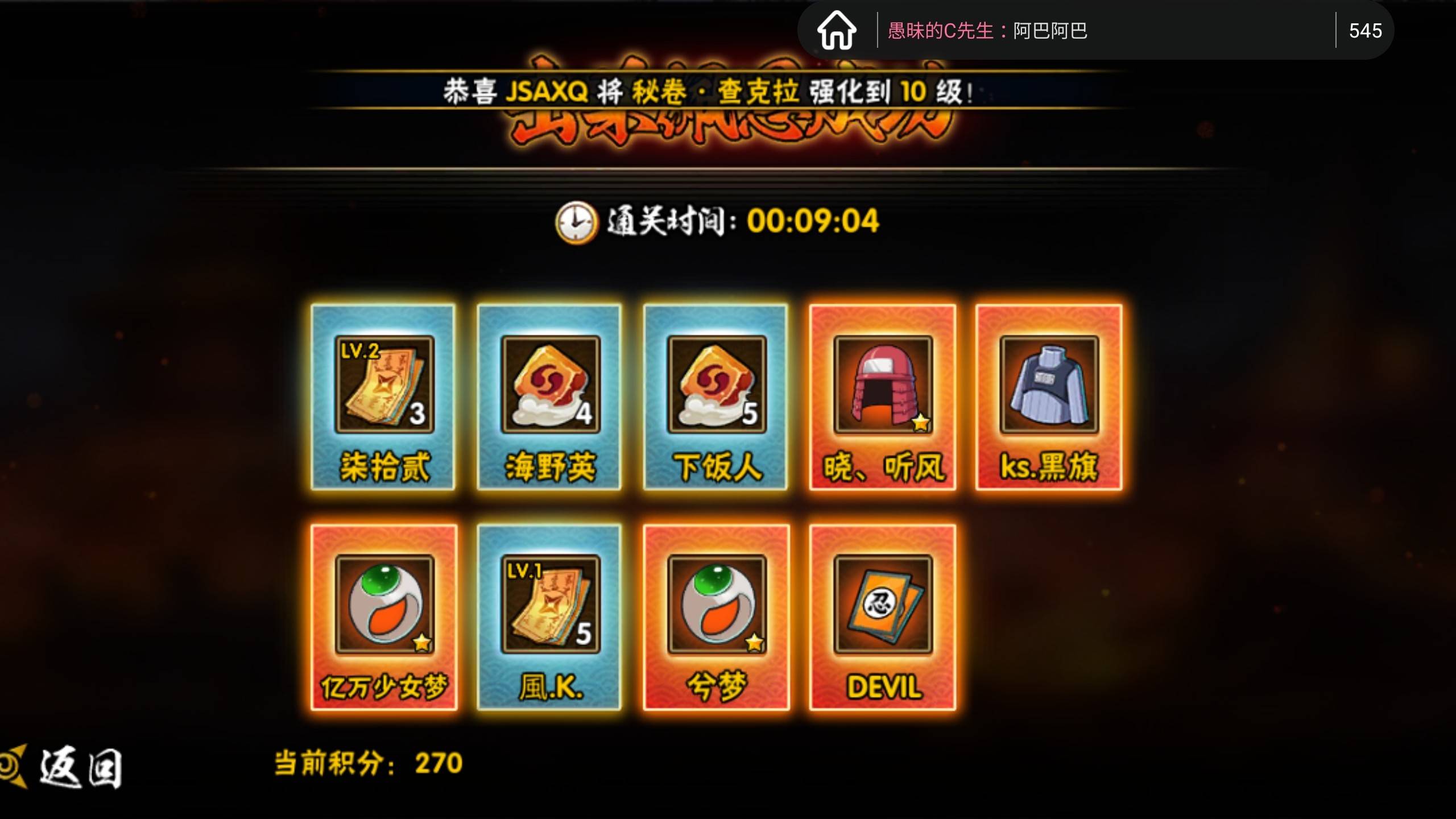The width and height of the screenshot is (1456, 819).
Task: Pick 下饭人's reward card
Action: click(x=715, y=397)
